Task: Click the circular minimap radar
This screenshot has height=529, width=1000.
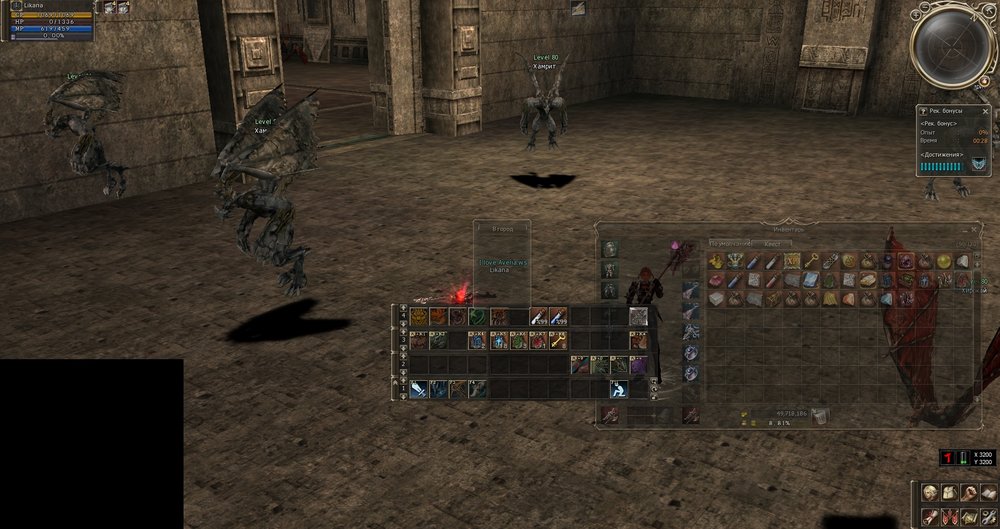Action: 951,45
